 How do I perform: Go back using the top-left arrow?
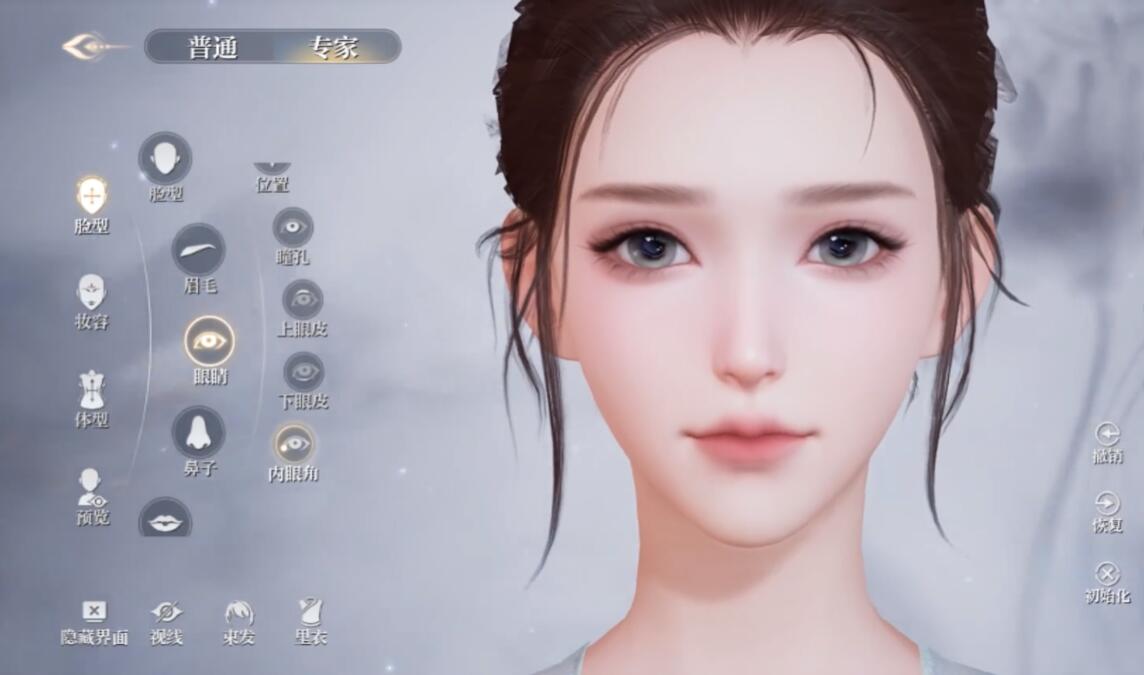(91, 46)
